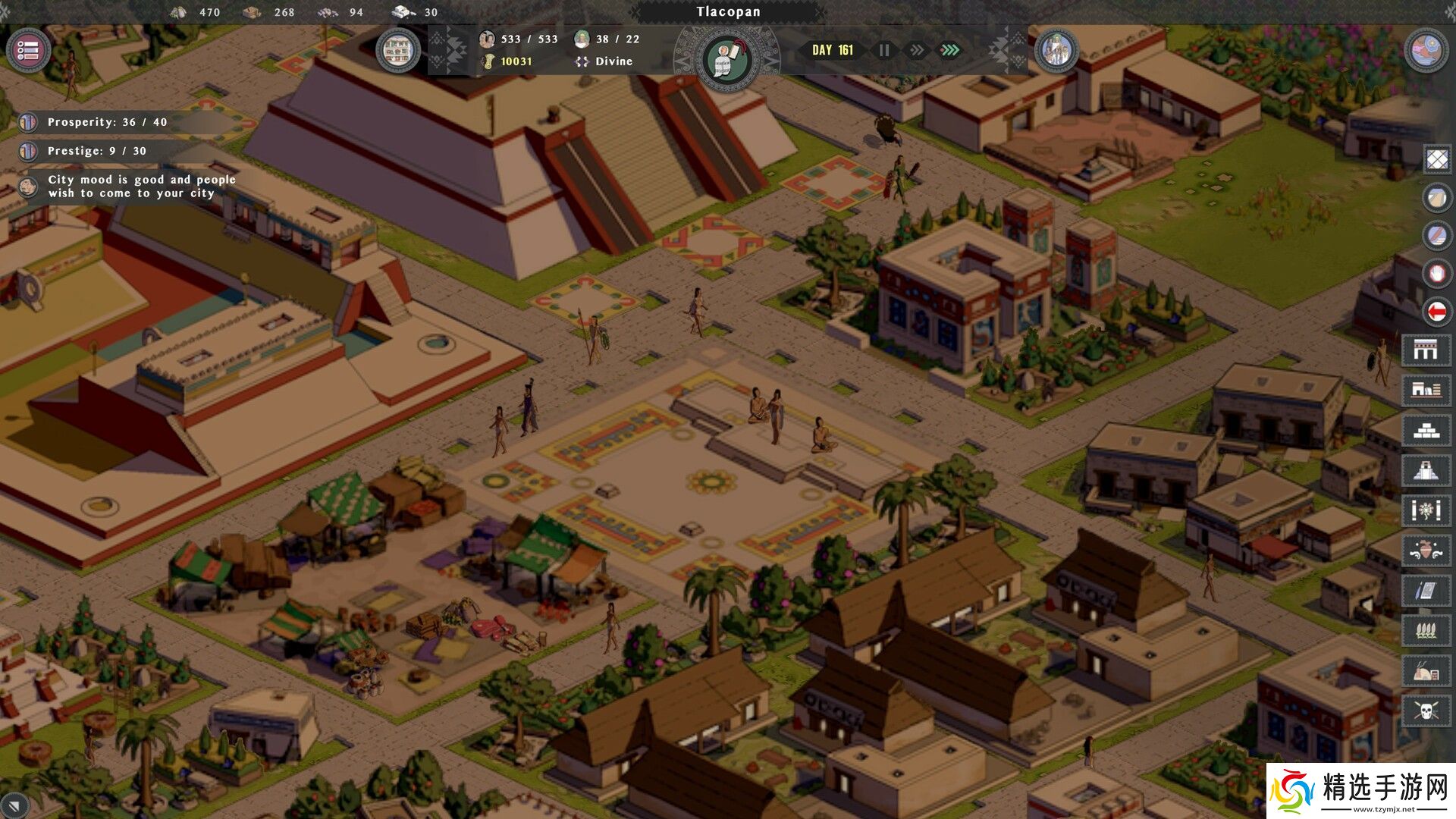Viewport: 1456px width, 819px height.
Task: Click the red left arrow button
Action: point(1437,311)
